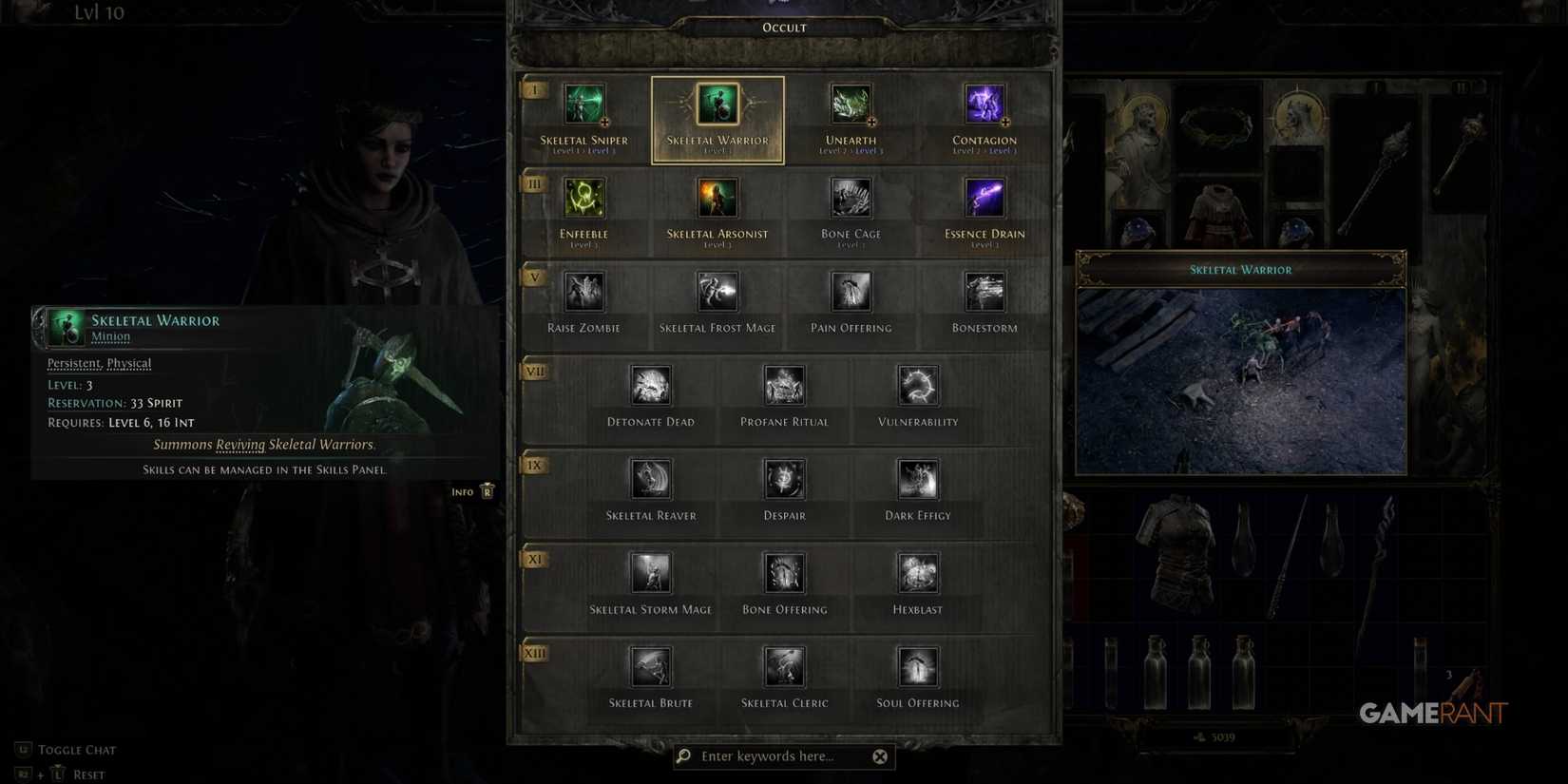Select the Unearth skill gem
The image size is (1568, 784).
[x=851, y=105]
